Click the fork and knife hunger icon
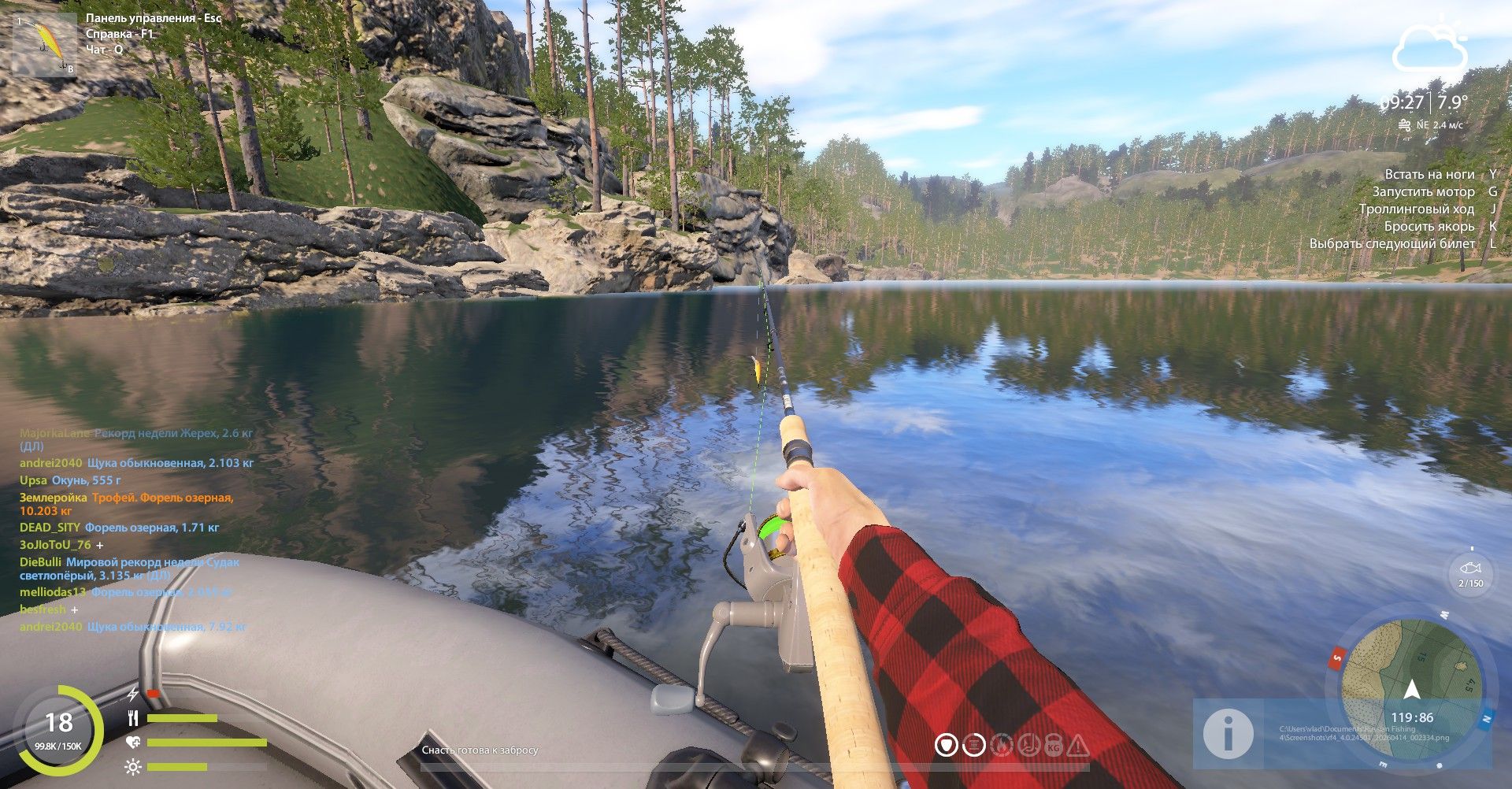This screenshot has width=1512, height=789. [x=133, y=718]
